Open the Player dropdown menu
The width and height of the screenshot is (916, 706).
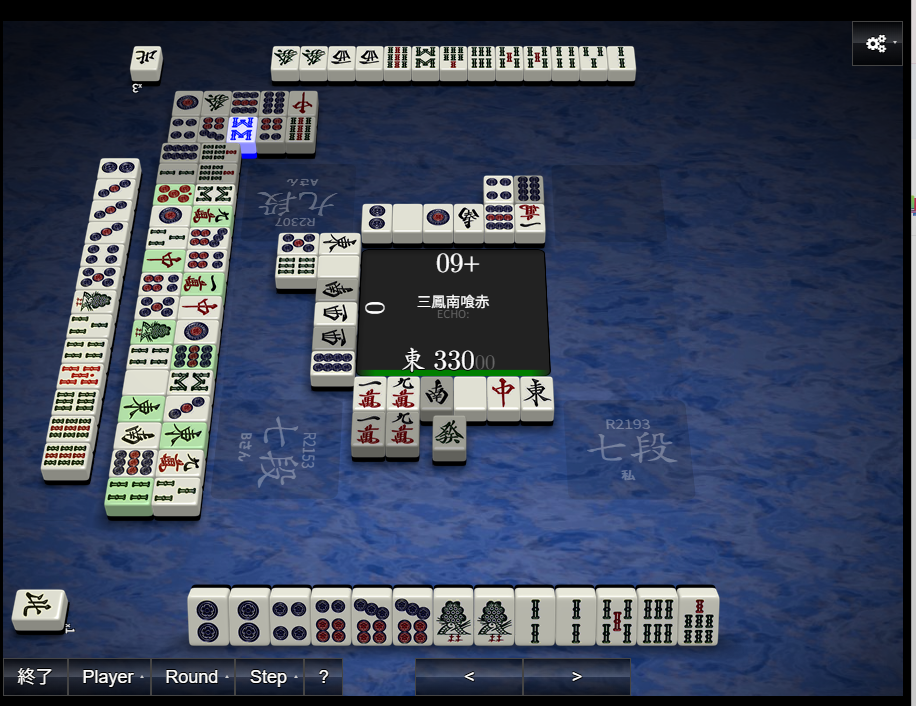coord(109,677)
